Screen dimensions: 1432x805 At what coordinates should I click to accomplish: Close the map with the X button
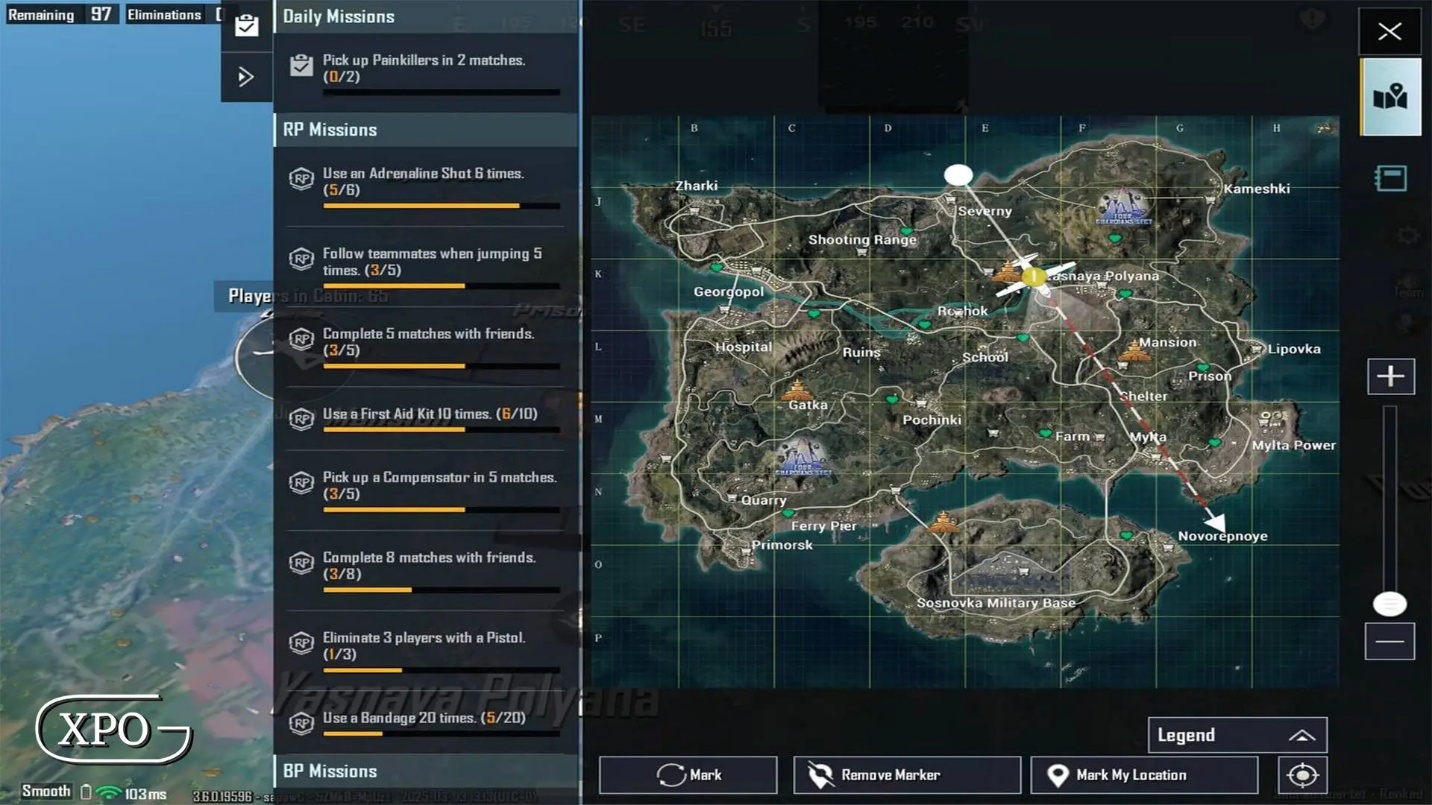click(1389, 31)
